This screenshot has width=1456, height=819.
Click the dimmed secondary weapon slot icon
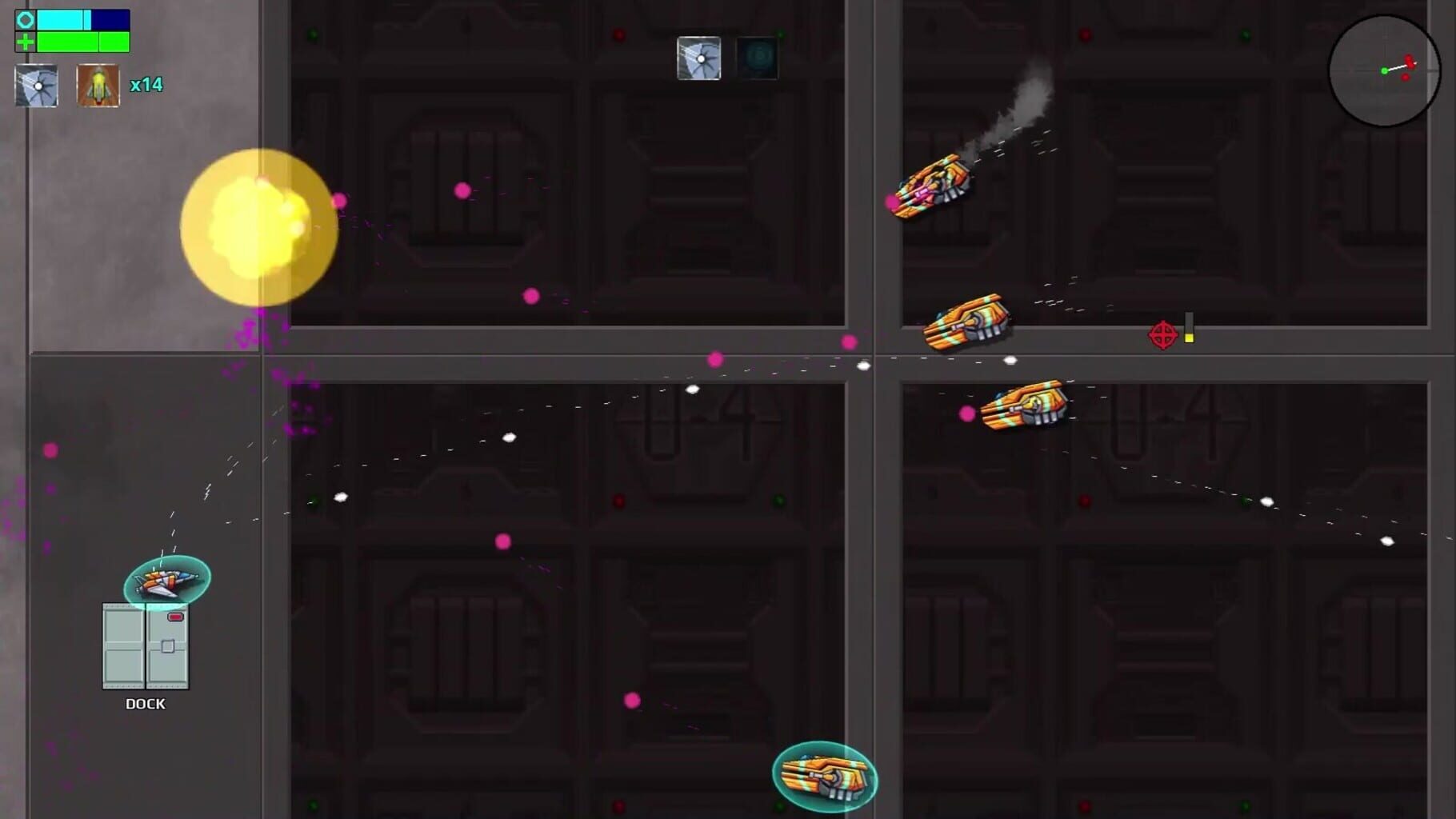(x=755, y=58)
